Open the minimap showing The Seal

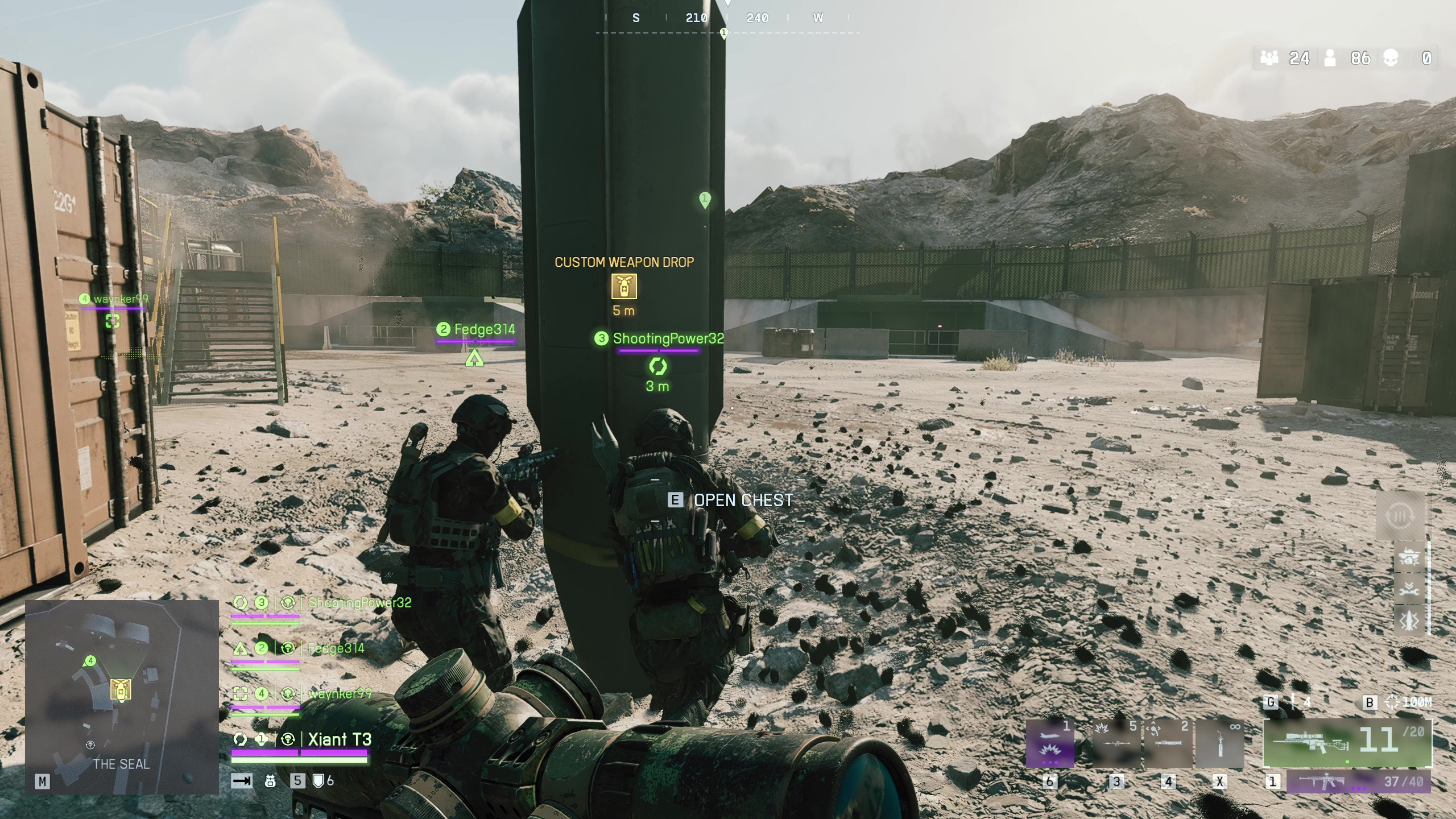pos(122,697)
